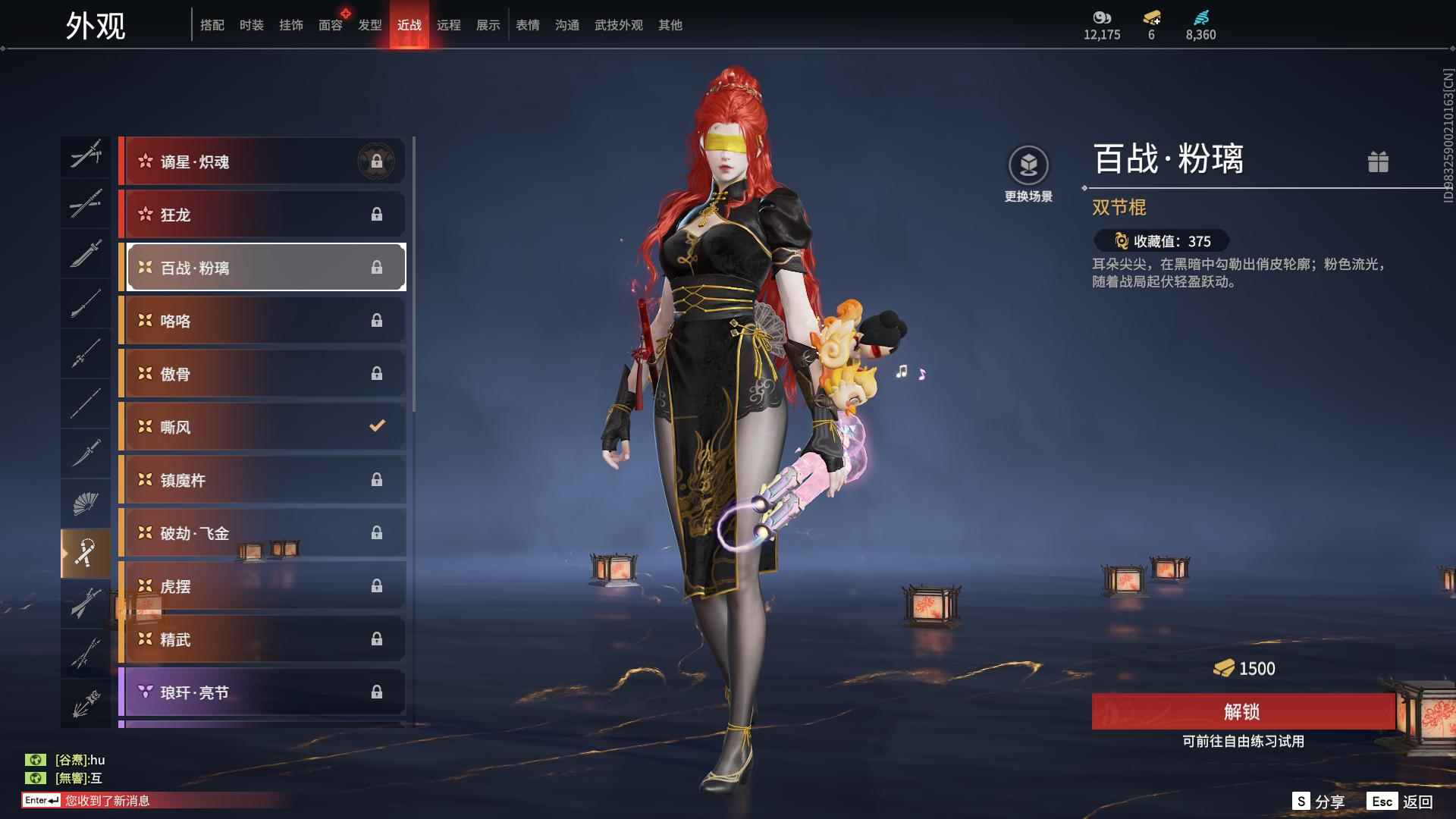Image resolution: width=1456 pixels, height=819 pixels.
Task: Click the gift box icon
Action: (1378, 162)
